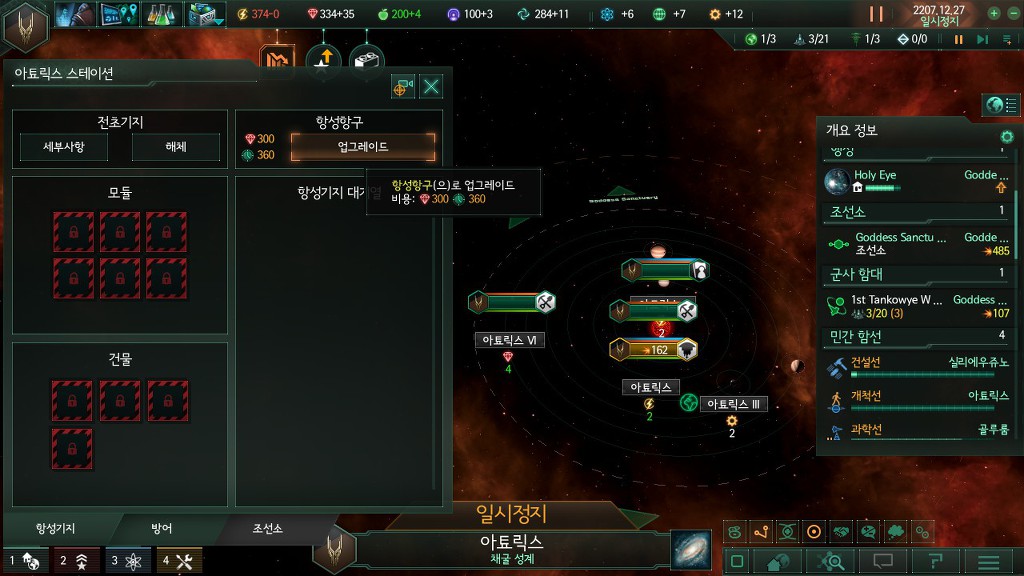Click the 업그레이드 upgrade button
1024x576 pixels.
tap(363, 147)
